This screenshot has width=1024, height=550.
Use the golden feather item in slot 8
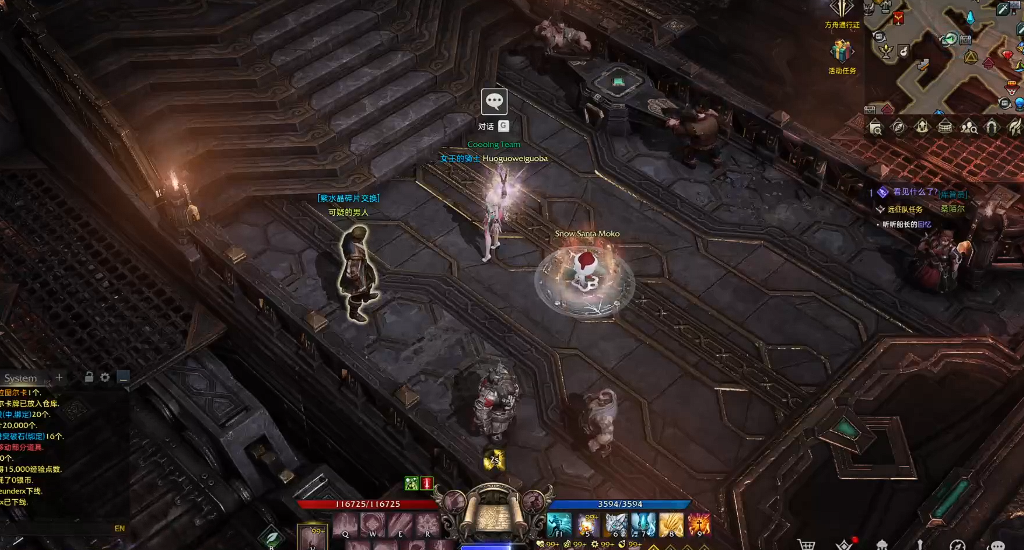672,524
